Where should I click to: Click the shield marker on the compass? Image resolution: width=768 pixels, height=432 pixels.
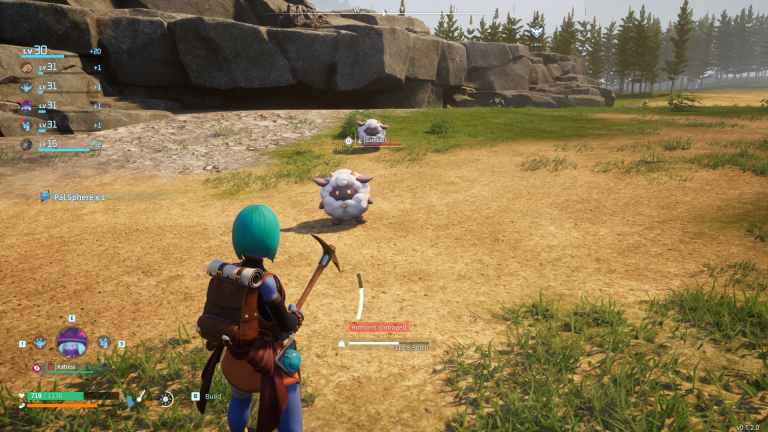(x=536, y=32)
